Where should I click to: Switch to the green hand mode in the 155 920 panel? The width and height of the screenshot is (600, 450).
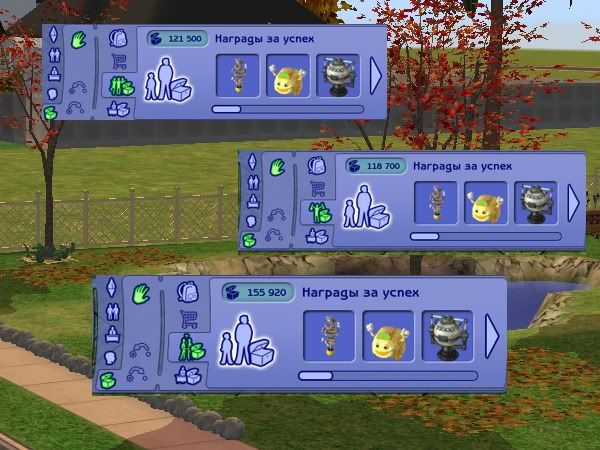point(140,294)
